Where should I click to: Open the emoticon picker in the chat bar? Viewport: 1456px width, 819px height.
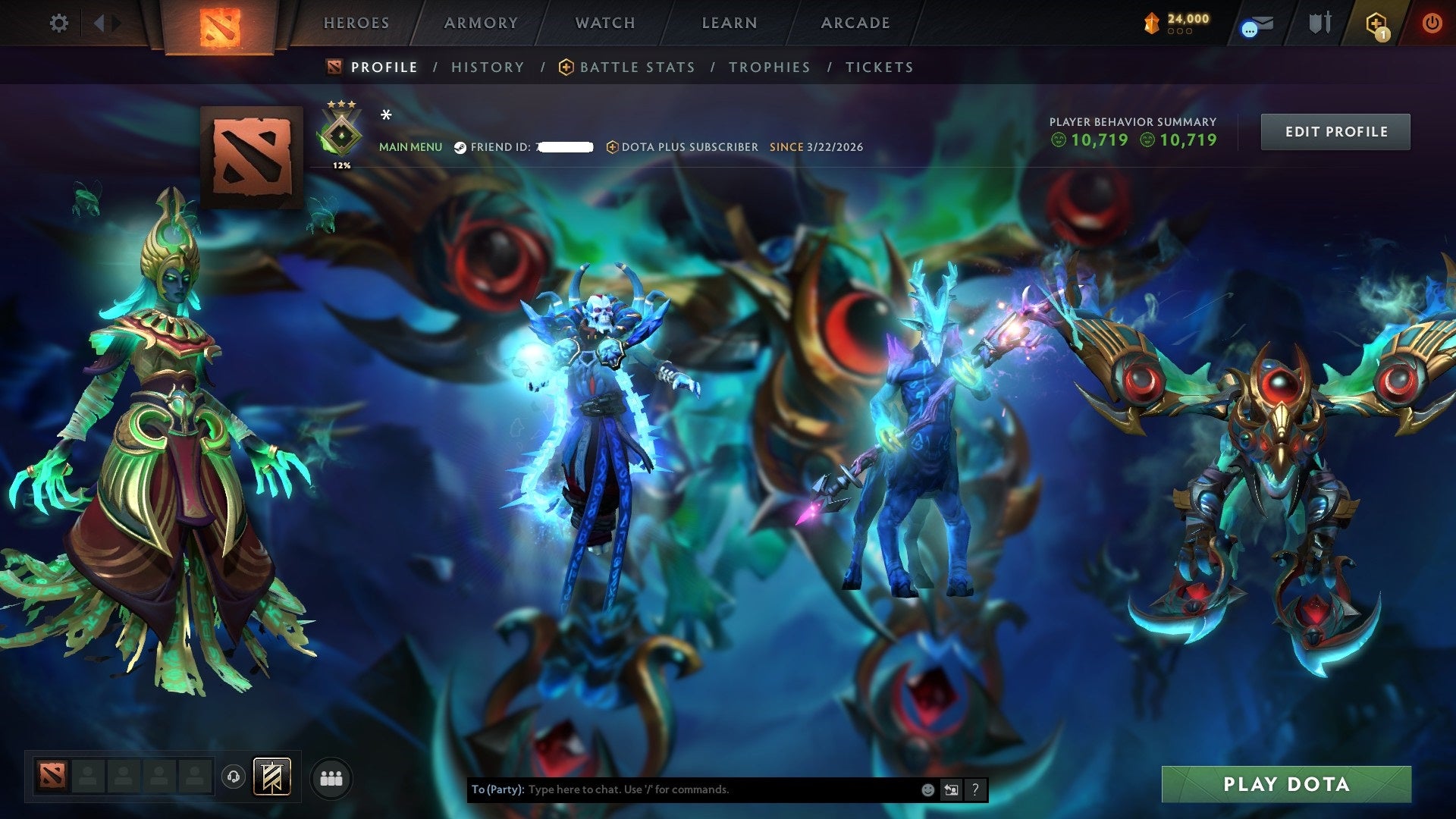click(928, 789)
